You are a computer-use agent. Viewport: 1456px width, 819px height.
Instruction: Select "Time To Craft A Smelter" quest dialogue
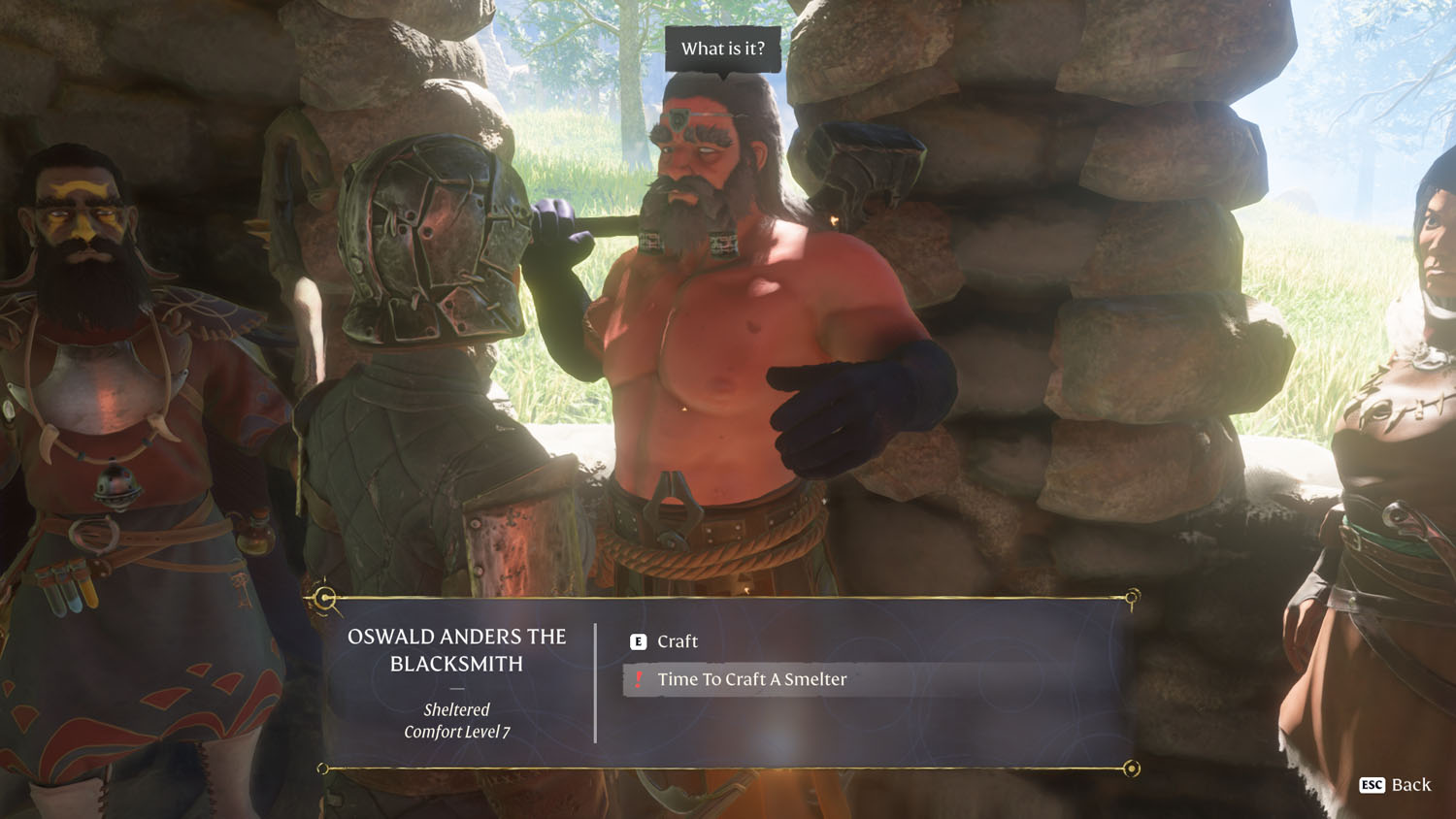[x=751, y=679]
